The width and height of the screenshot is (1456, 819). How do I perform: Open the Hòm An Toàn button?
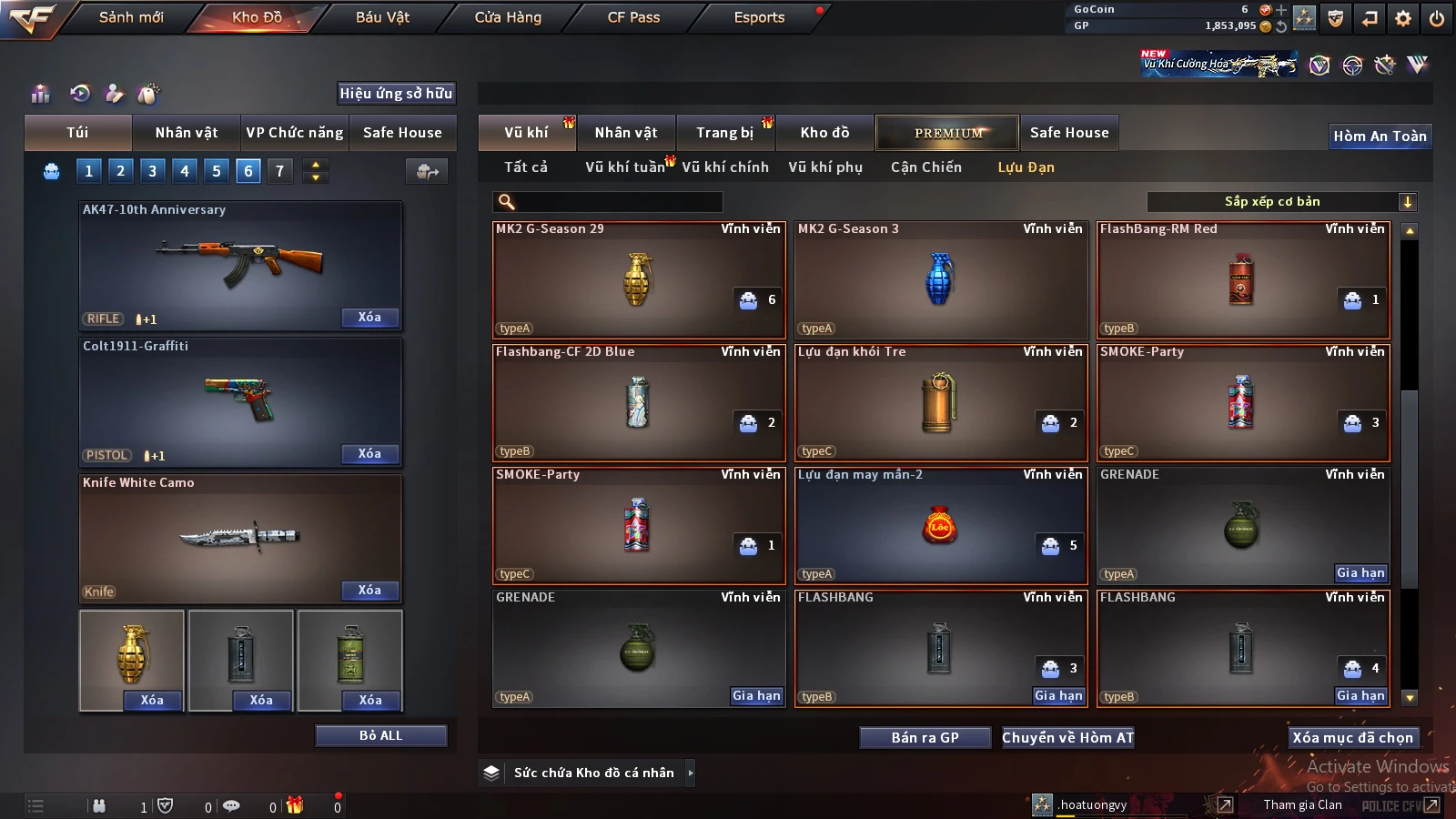(x=1380, y=136)
